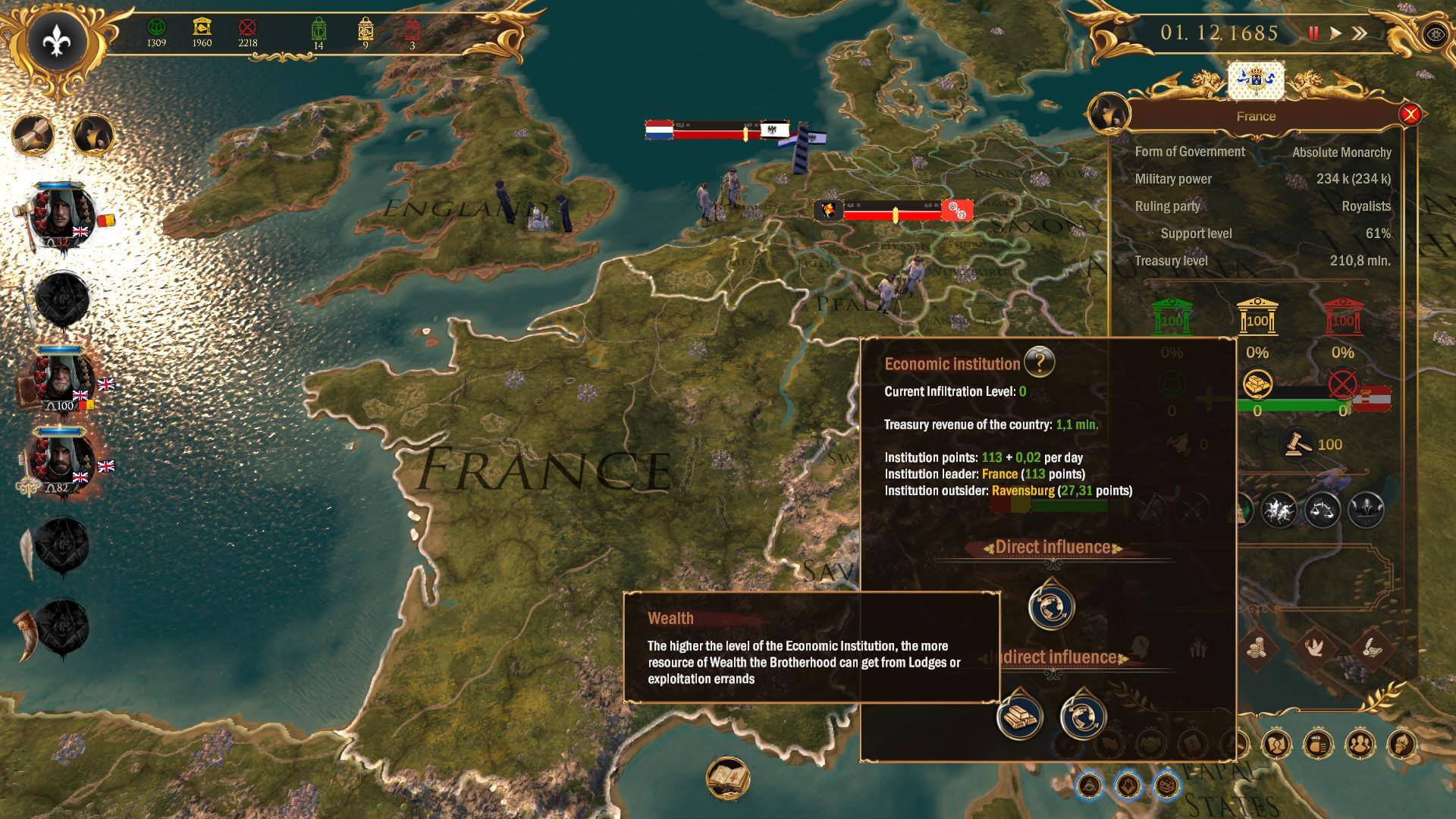Select the yellow gold bars institution icon
Viewport: 1456px width, 819px height.
tap(1257, 385)
